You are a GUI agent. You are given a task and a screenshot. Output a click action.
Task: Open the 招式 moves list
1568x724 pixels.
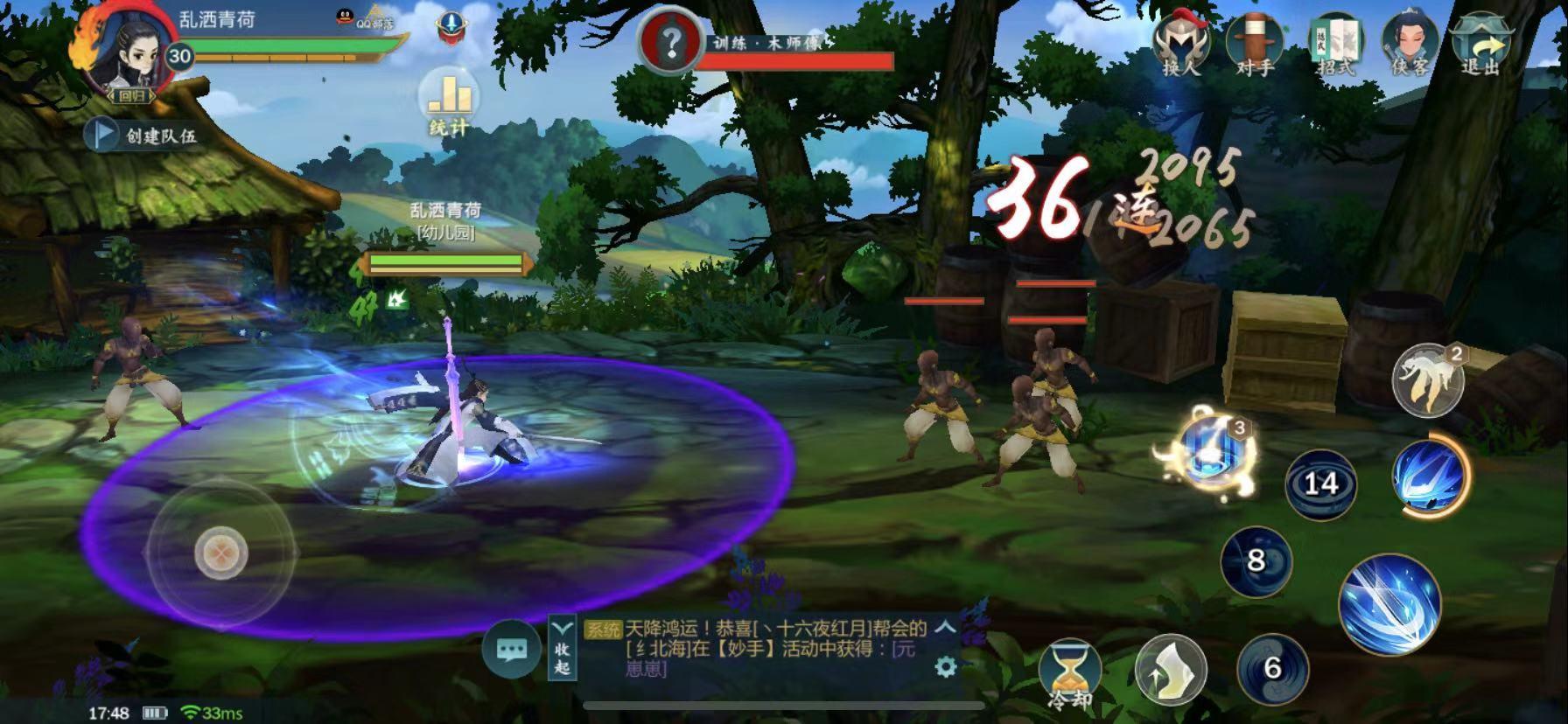pyautogui.click(x=1335, y=44)
